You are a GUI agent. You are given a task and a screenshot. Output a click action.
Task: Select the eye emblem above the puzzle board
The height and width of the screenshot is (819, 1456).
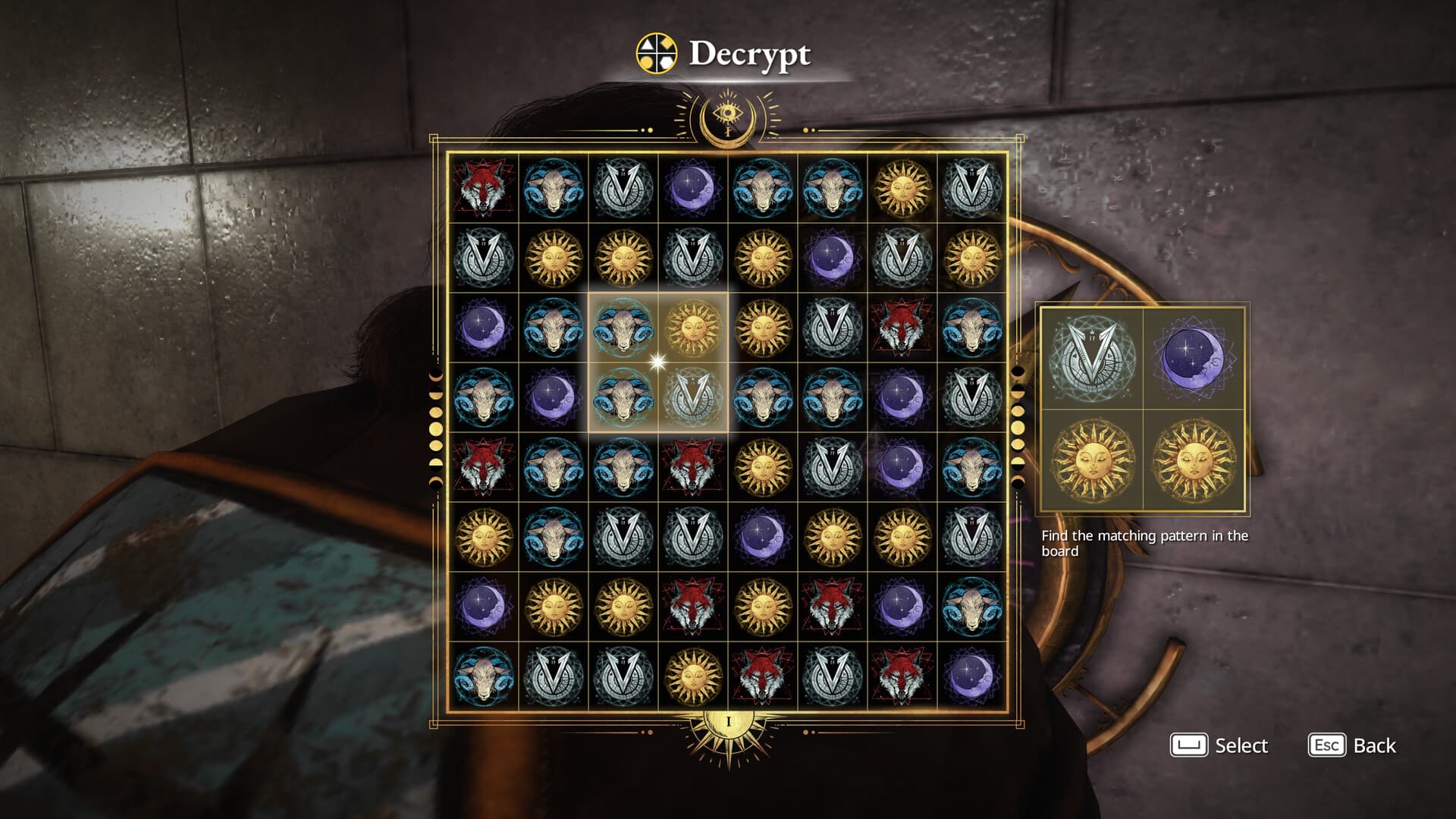coord(729,114)
